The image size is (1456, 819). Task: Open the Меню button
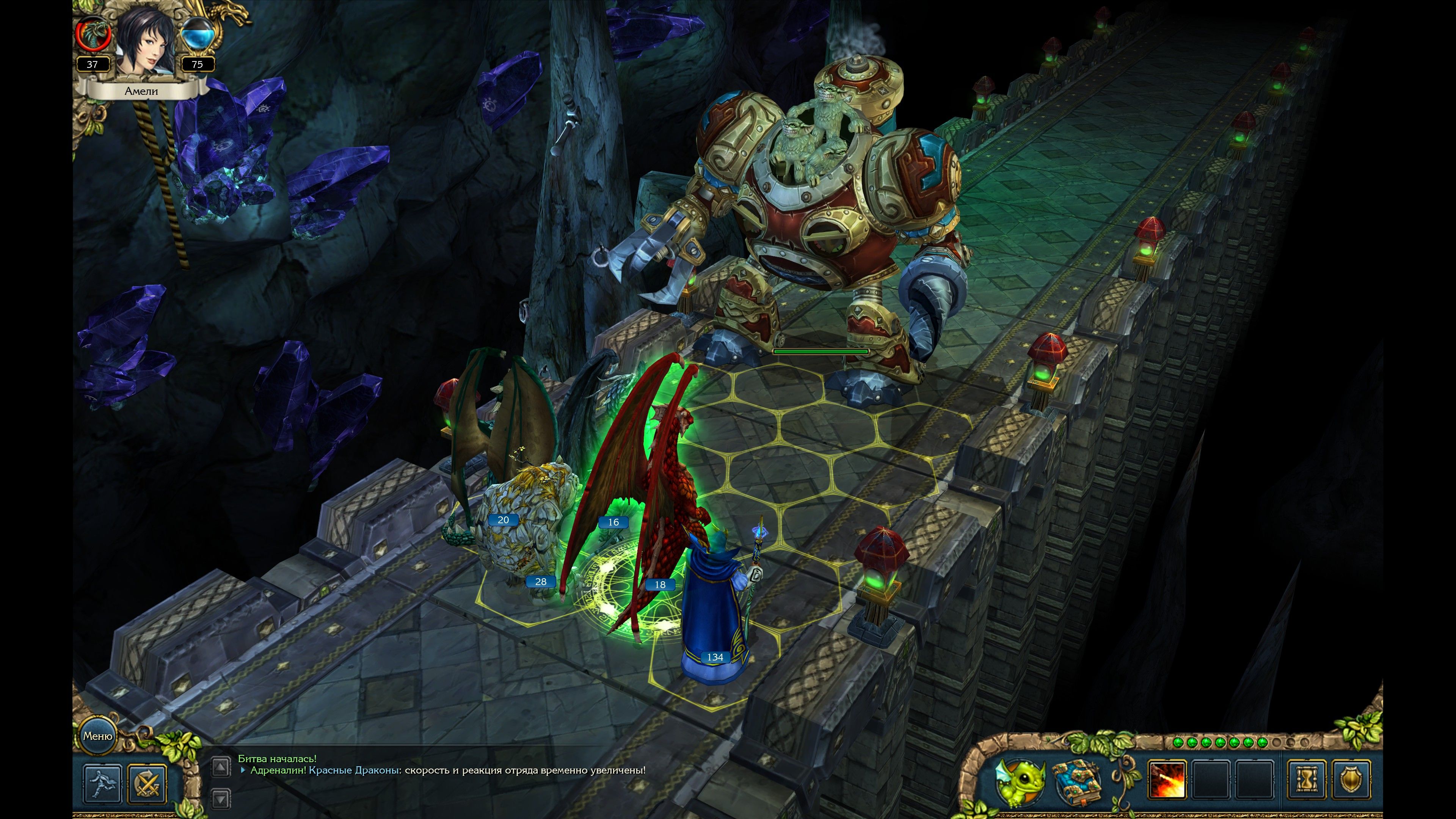98,736
